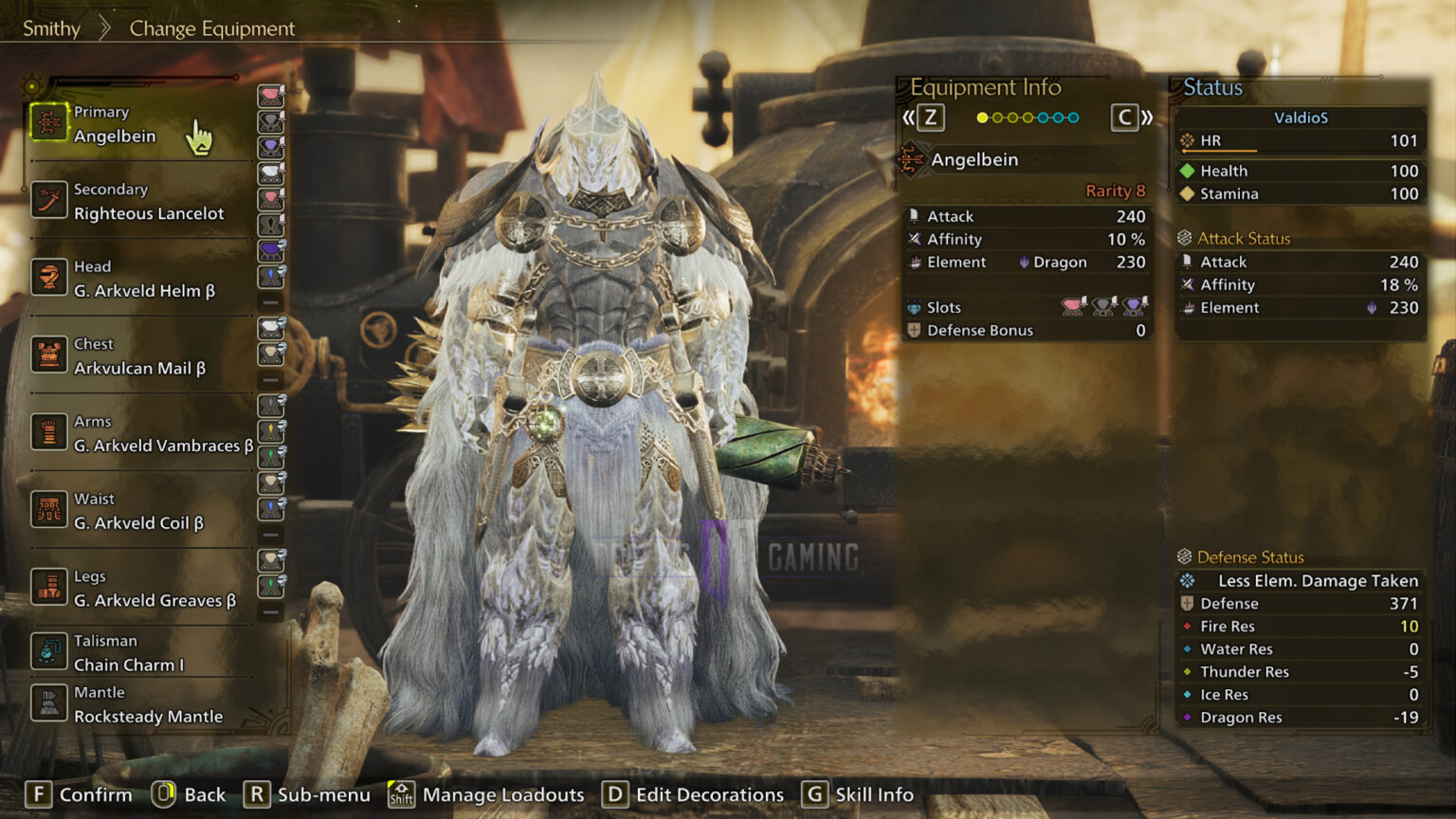Viewport: 1456px width, 819px height.
Task: Click the Dragon element icon in Equipment Info
Action: (x=1027, y=263)
